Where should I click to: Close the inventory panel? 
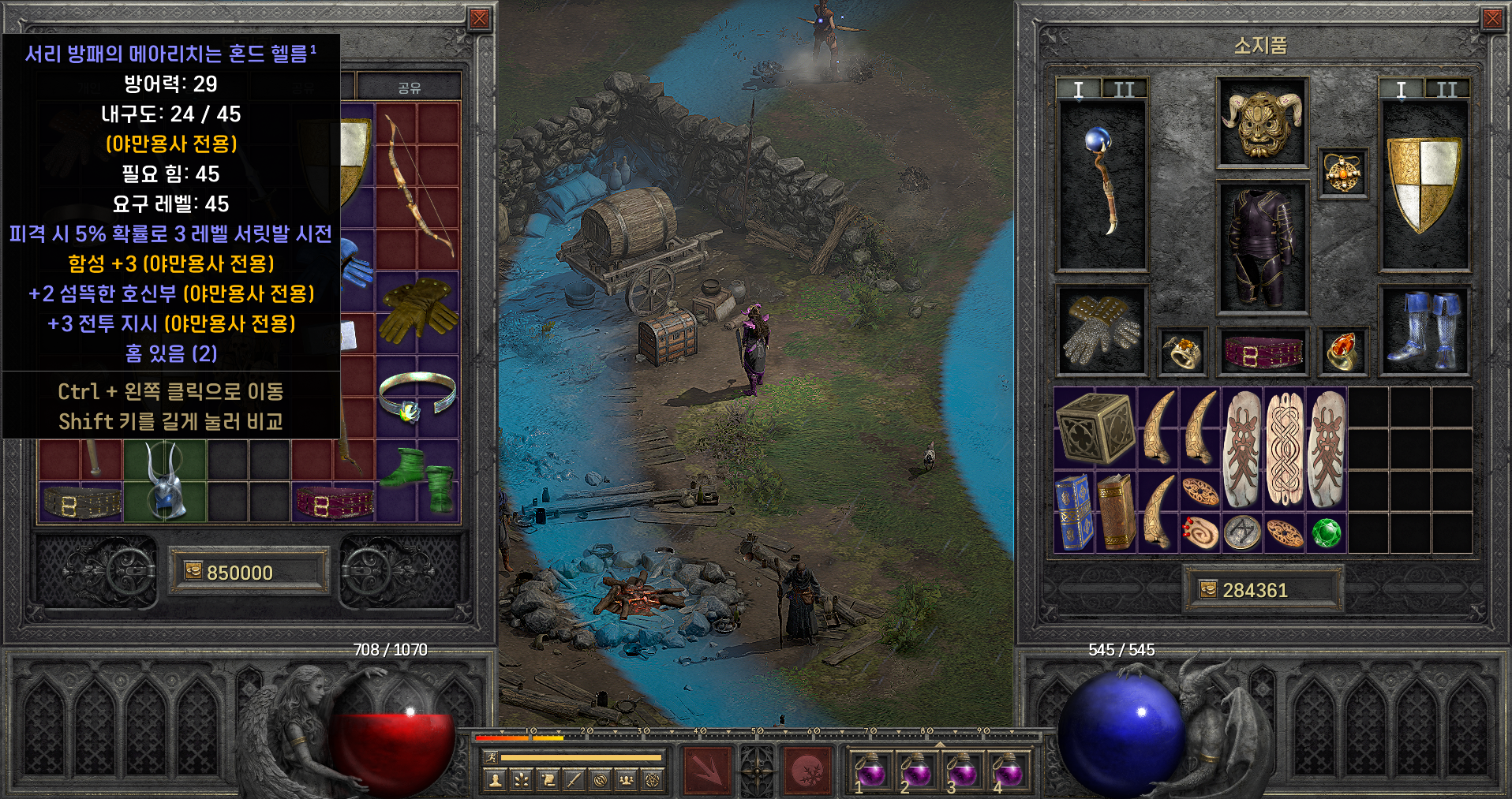click(x=1492, y=19)
